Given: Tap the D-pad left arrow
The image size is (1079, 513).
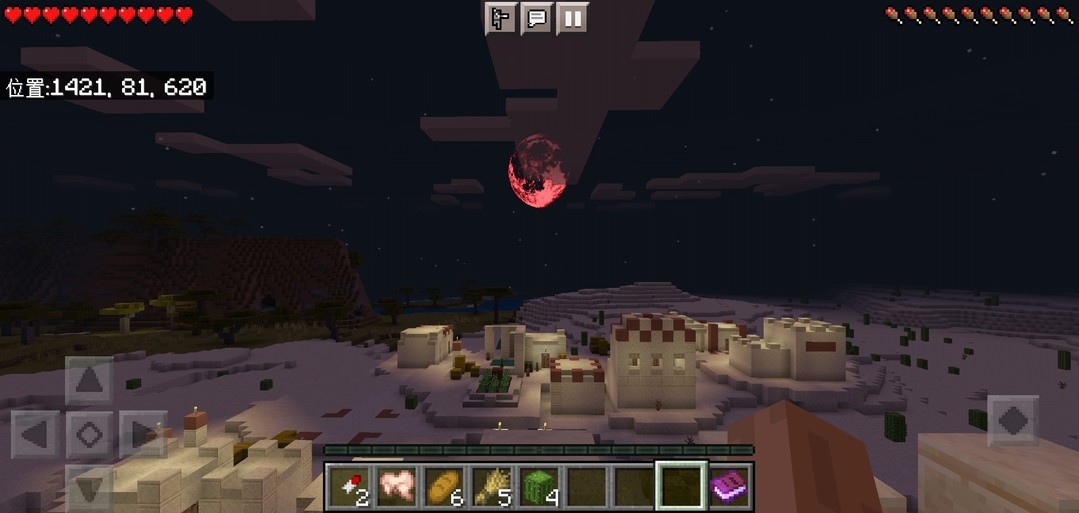Looking at the screenshot, I should [x=36, y=435].
